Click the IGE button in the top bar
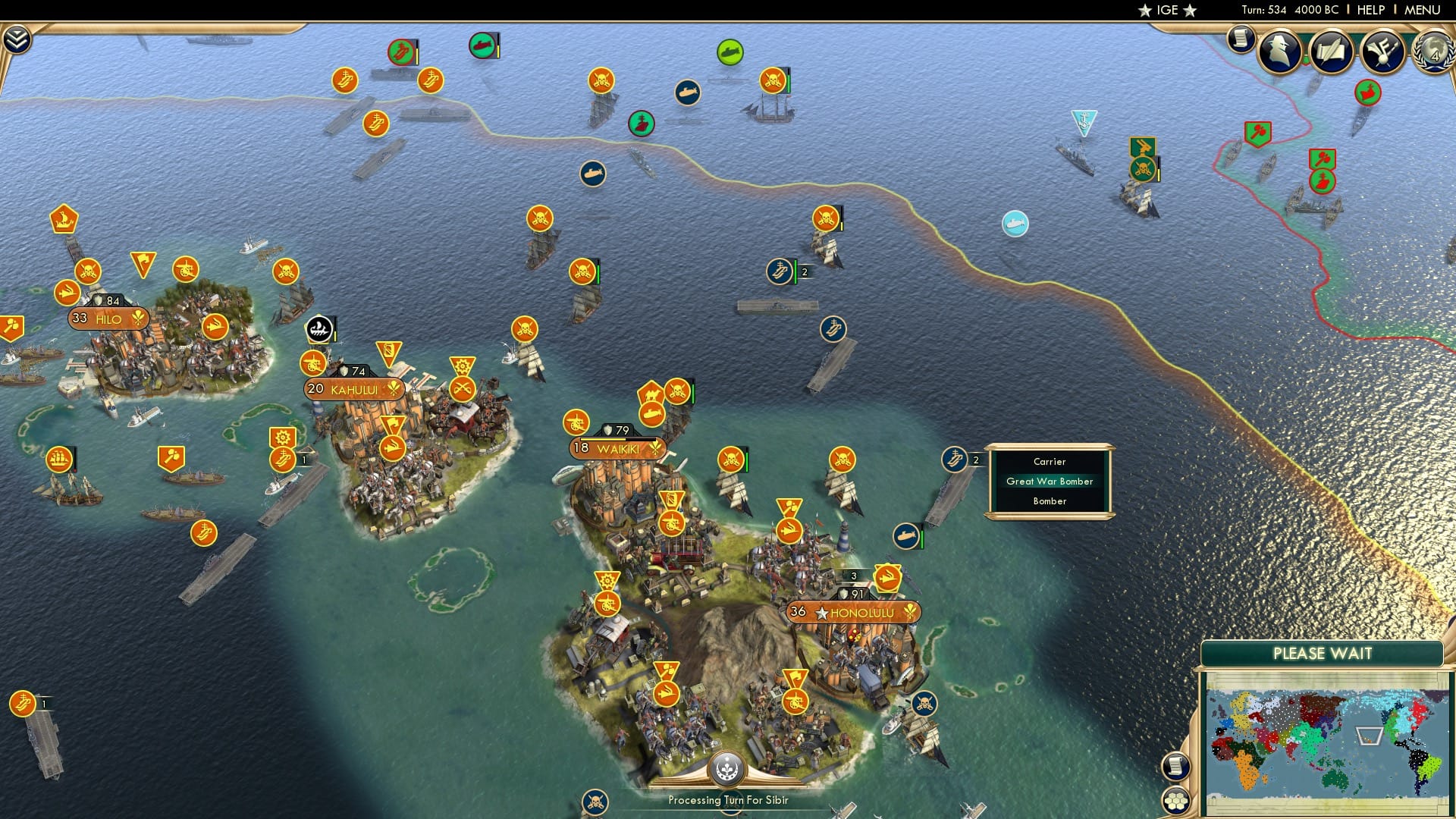1456x819 pixels. (1166, 10)
